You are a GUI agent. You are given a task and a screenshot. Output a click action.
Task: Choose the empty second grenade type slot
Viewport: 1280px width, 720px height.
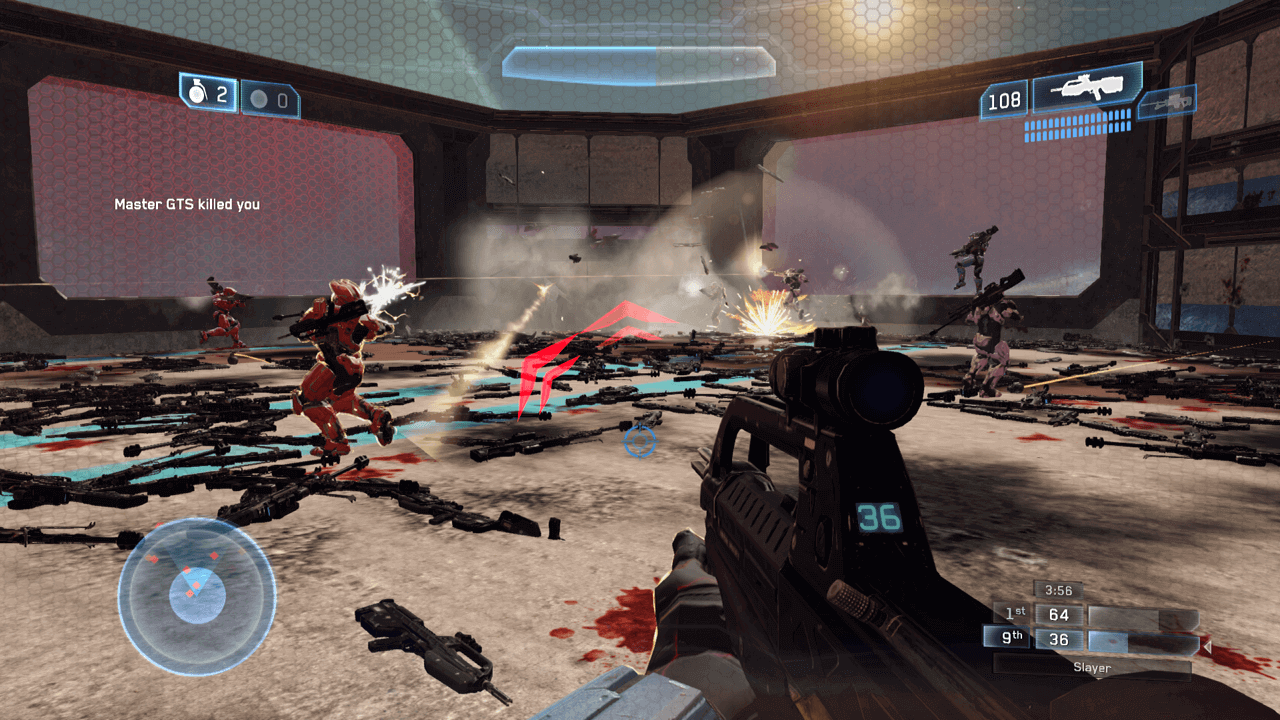click(270, 100)
